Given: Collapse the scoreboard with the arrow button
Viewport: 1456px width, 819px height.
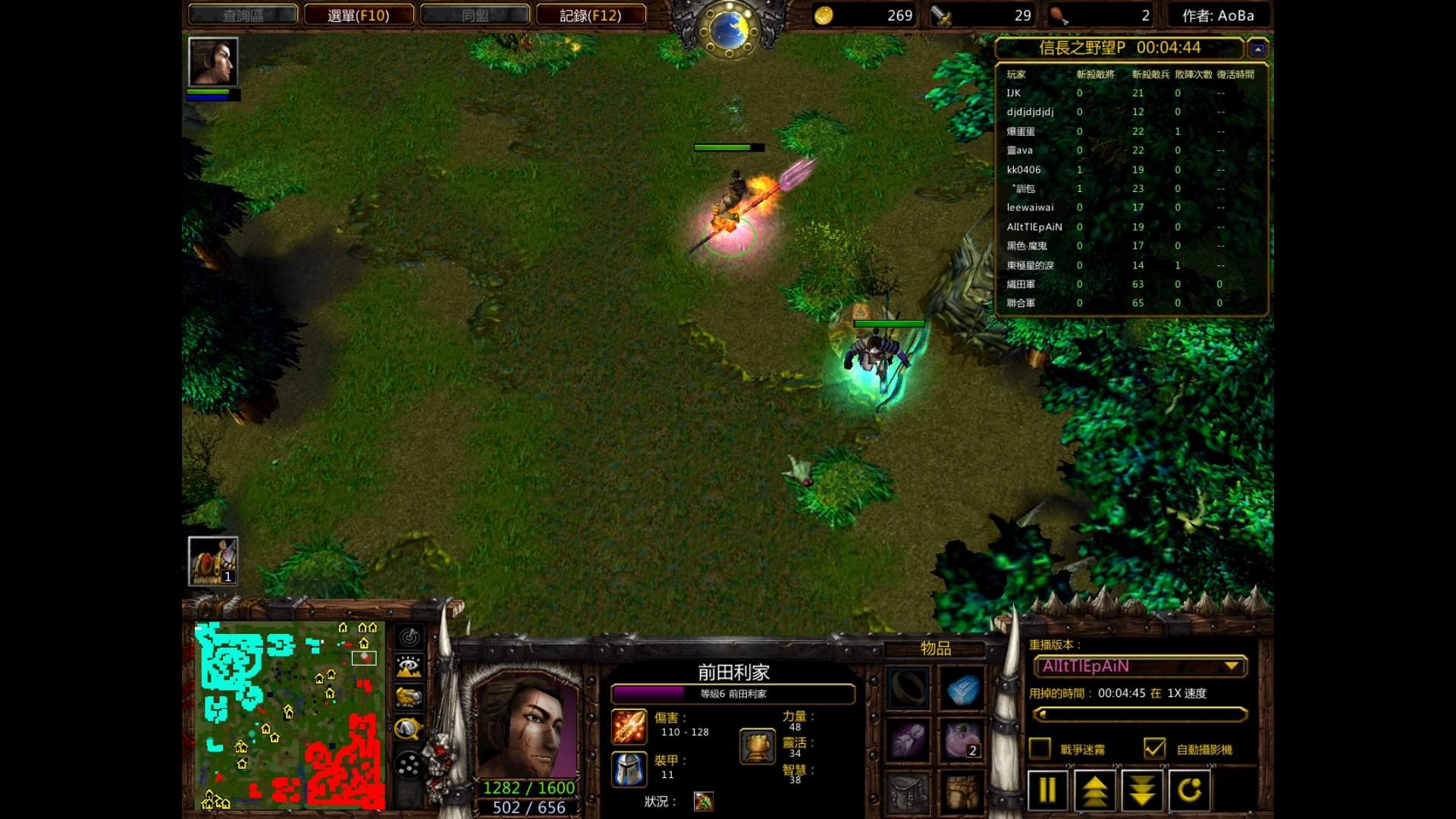Looking at the screenshot, I should point(1258,49).
